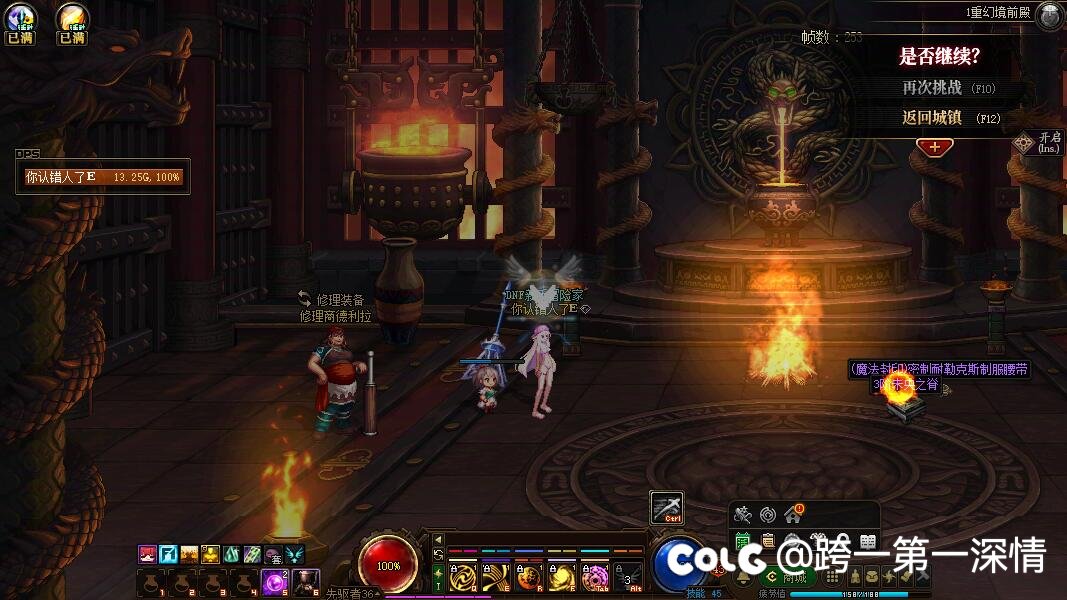Click the 开启 (Ins.) button

(1024, 143)
